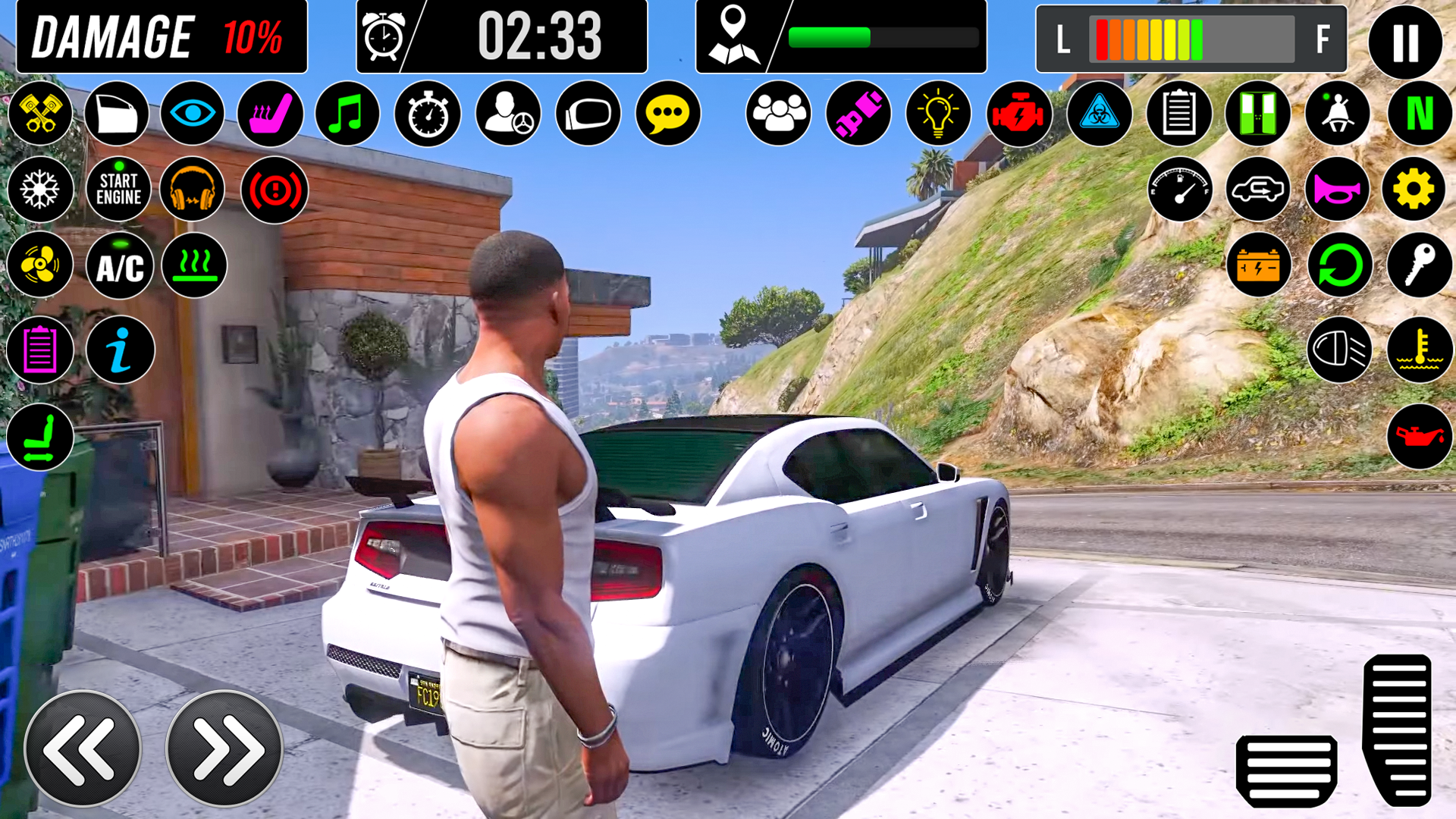Switch the green N gear indicator
Image resolution: width=1456 pixels, height=819 pixels.
(x=1420, y=114)
